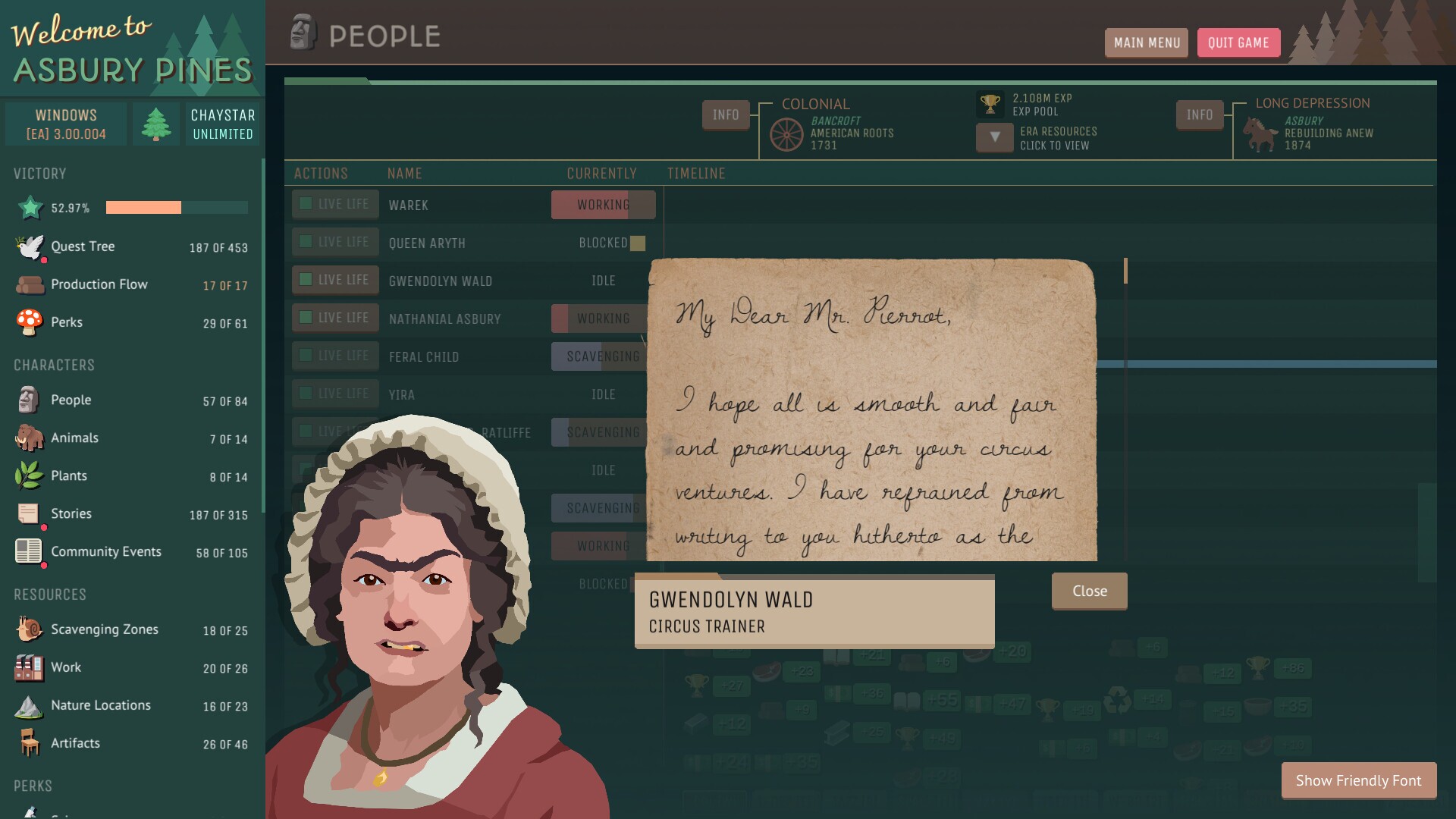Open the Colonial era INFO panel
Screen dimensions: 1456x819
[x=725, y=115]
